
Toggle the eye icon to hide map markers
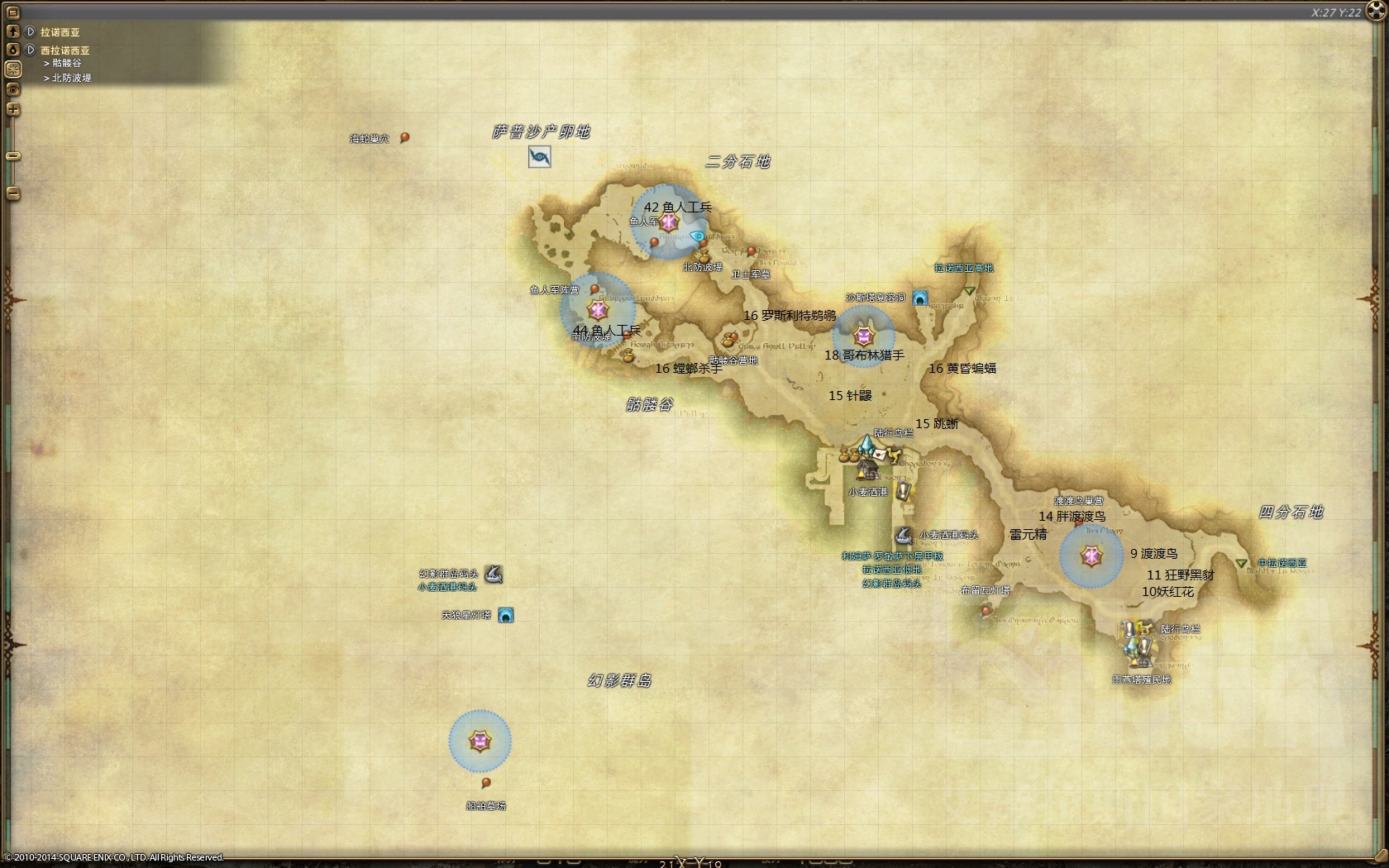(x=12, y=89)
